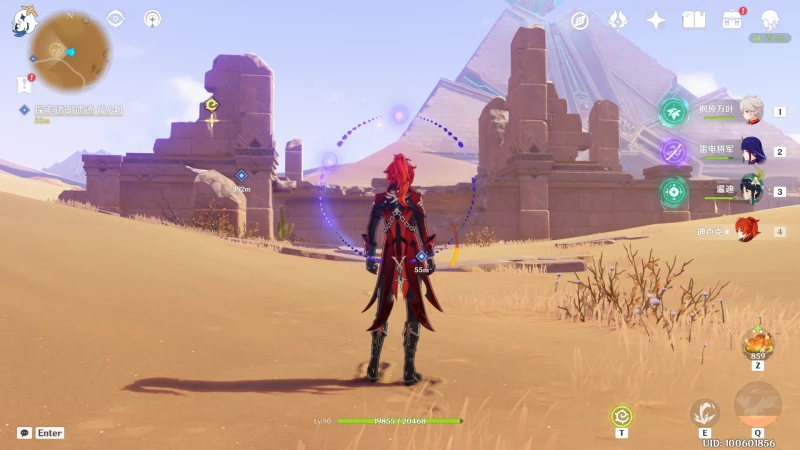Switch to party member 枫原万叶

tap(752, 112)
